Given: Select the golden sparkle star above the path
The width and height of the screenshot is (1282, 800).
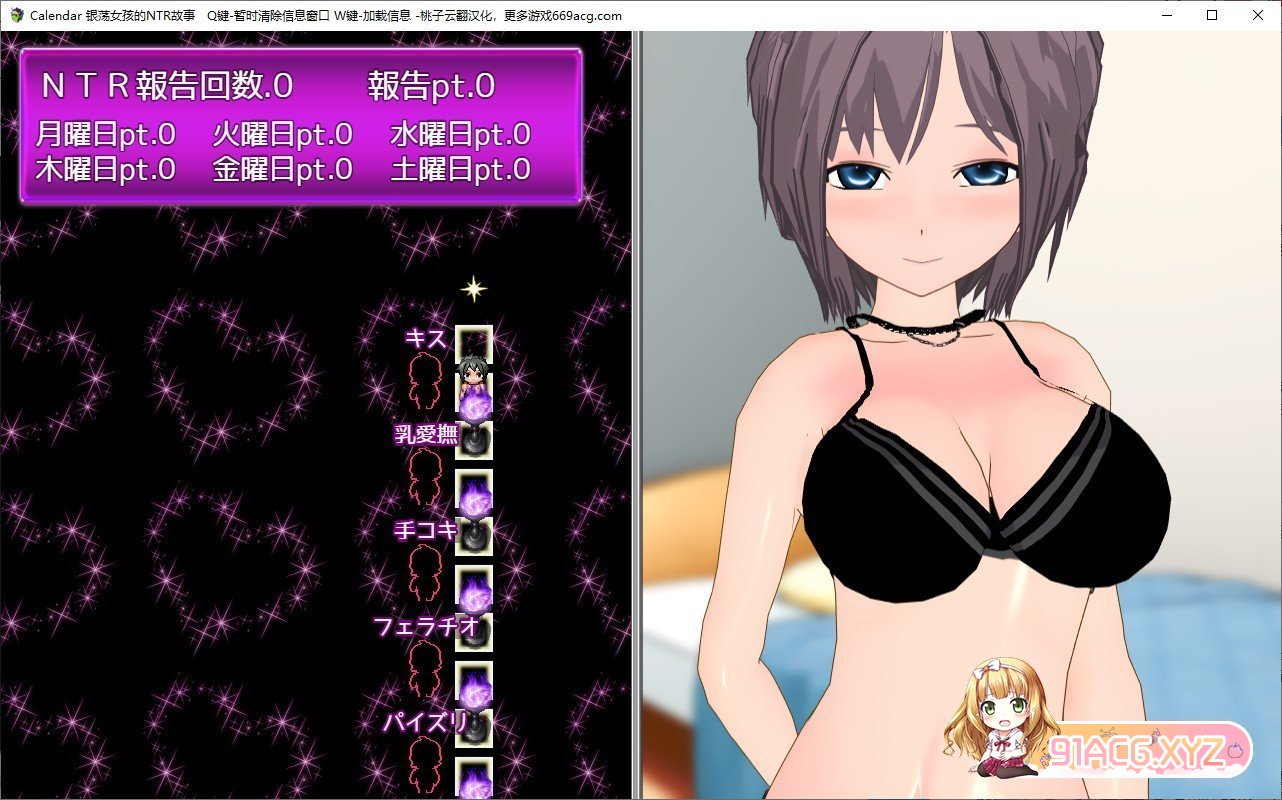Looking at the screenshot, I should pyautogui.click(x=473, y=289).
